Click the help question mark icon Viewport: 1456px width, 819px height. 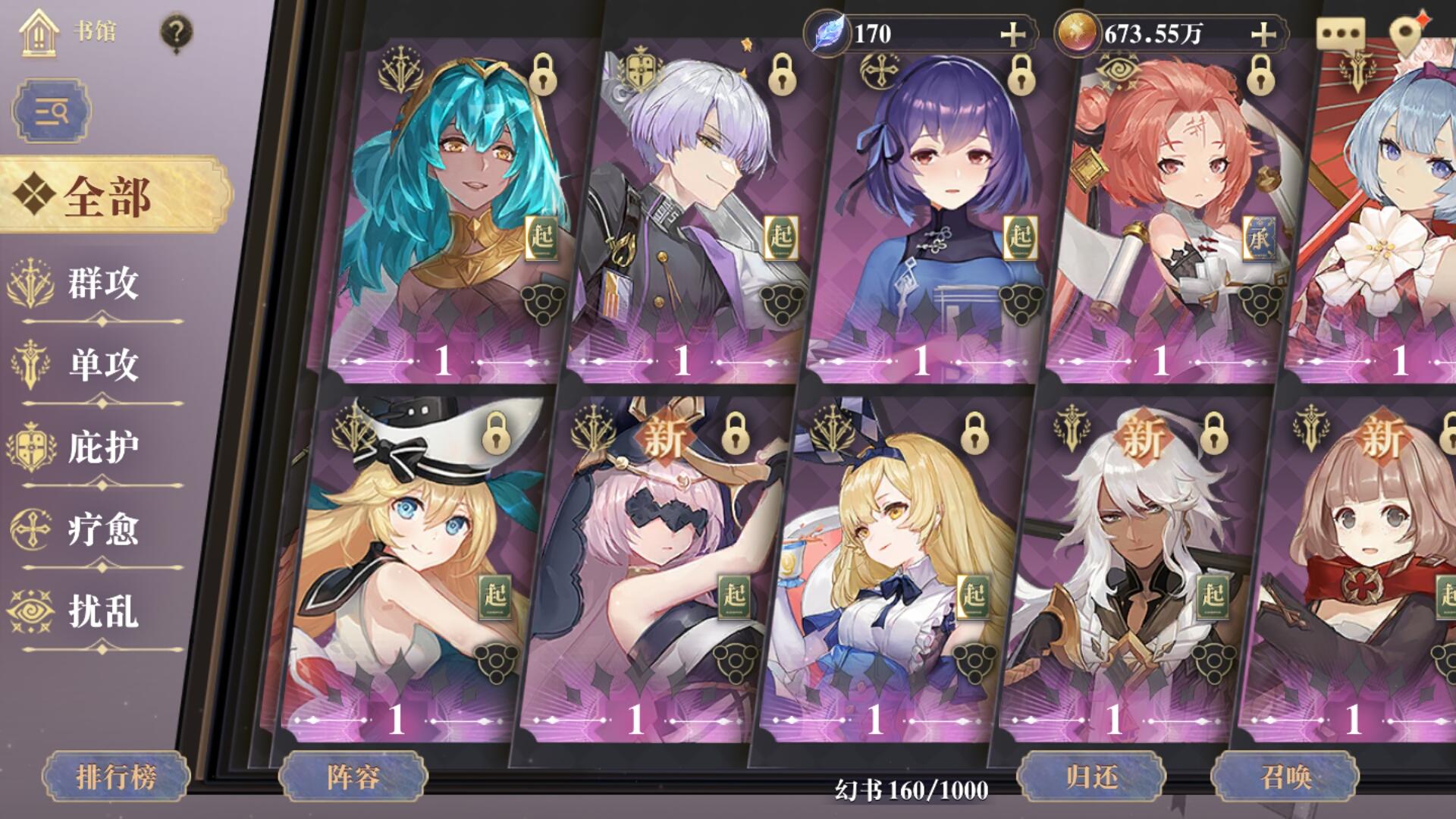[x=177, y=30]
